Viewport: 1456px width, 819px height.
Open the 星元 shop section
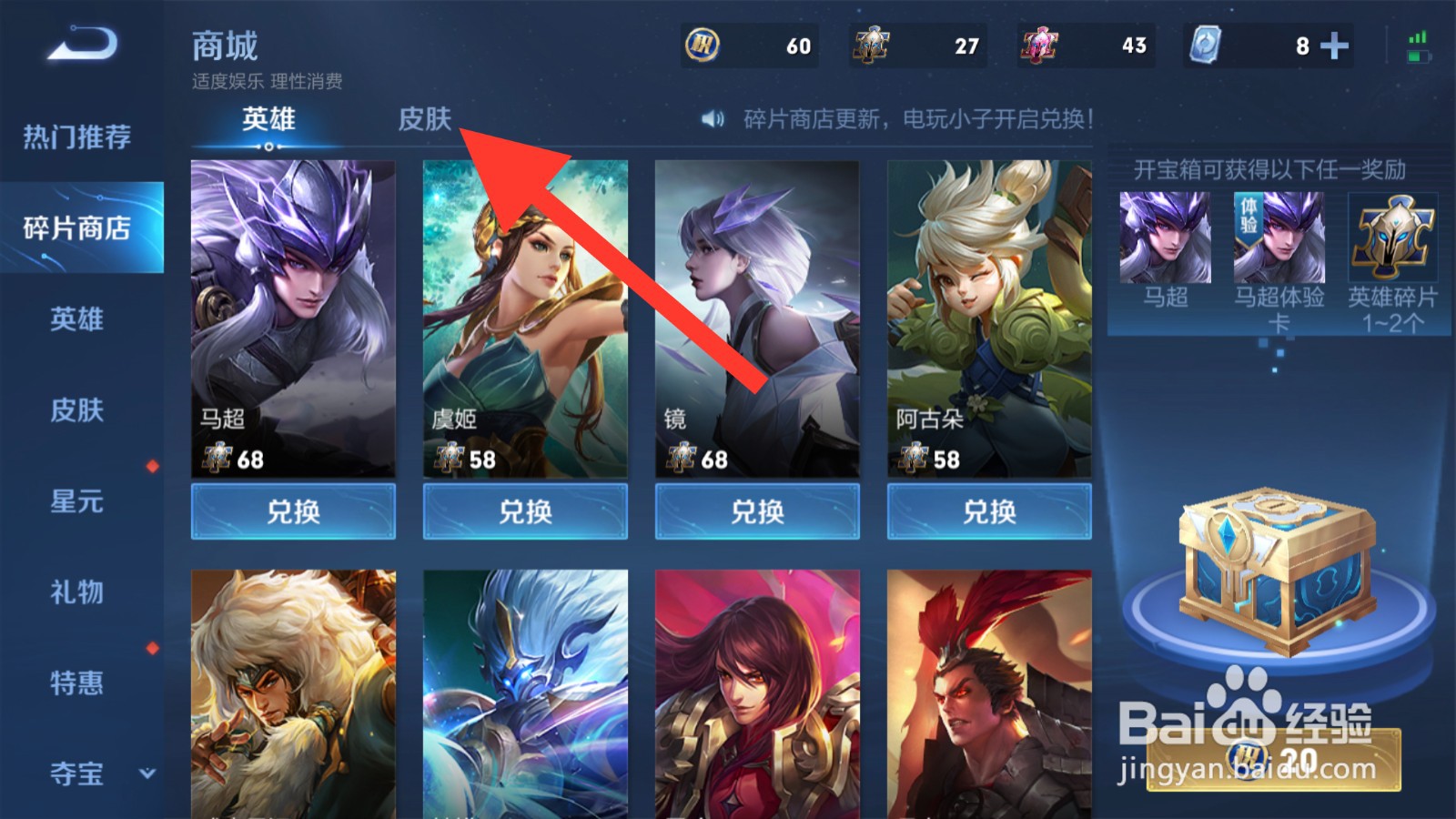77,501
